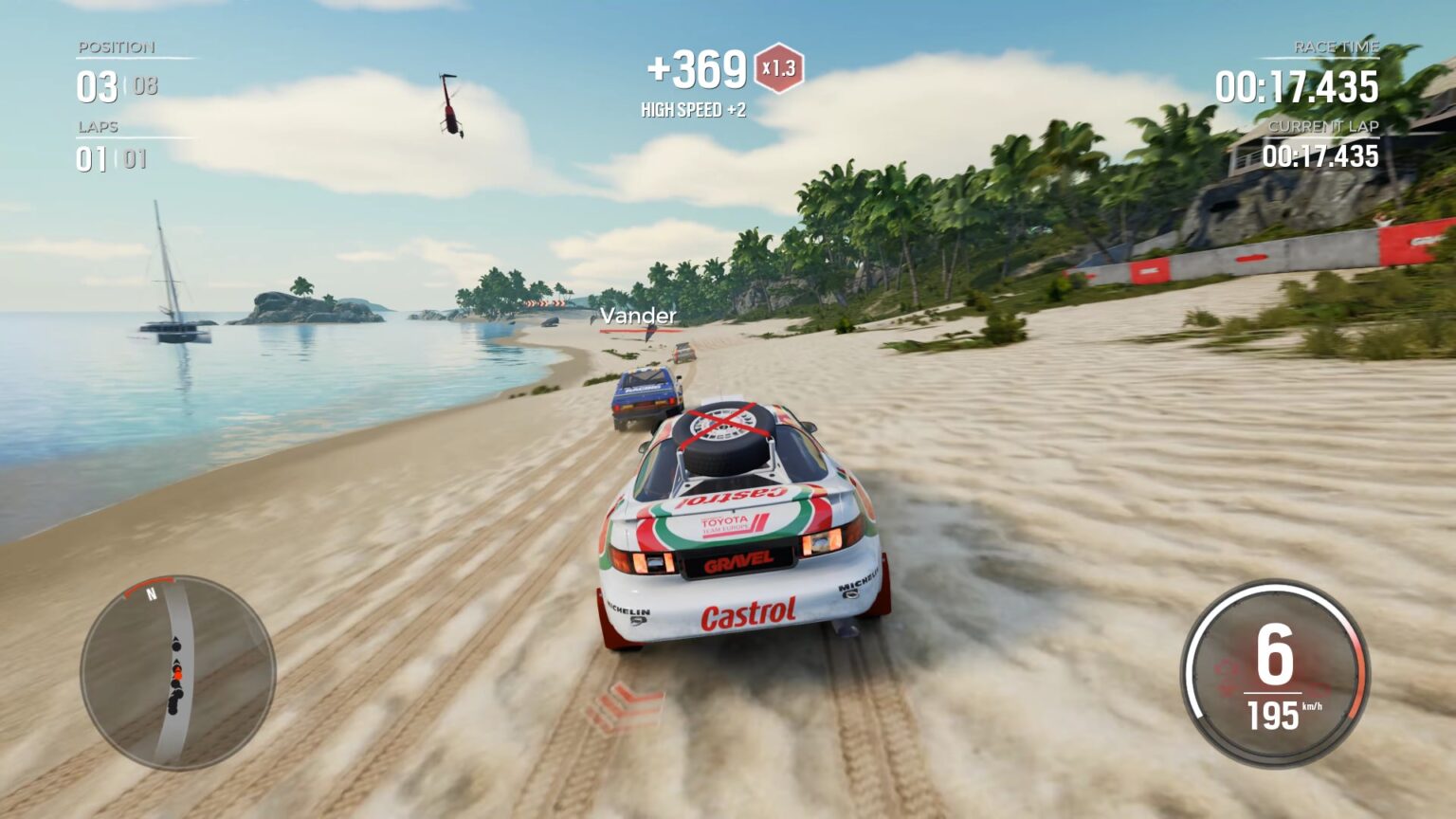1456x819 pixels.
Task: Click the +369 score popup
Action: 695,66
